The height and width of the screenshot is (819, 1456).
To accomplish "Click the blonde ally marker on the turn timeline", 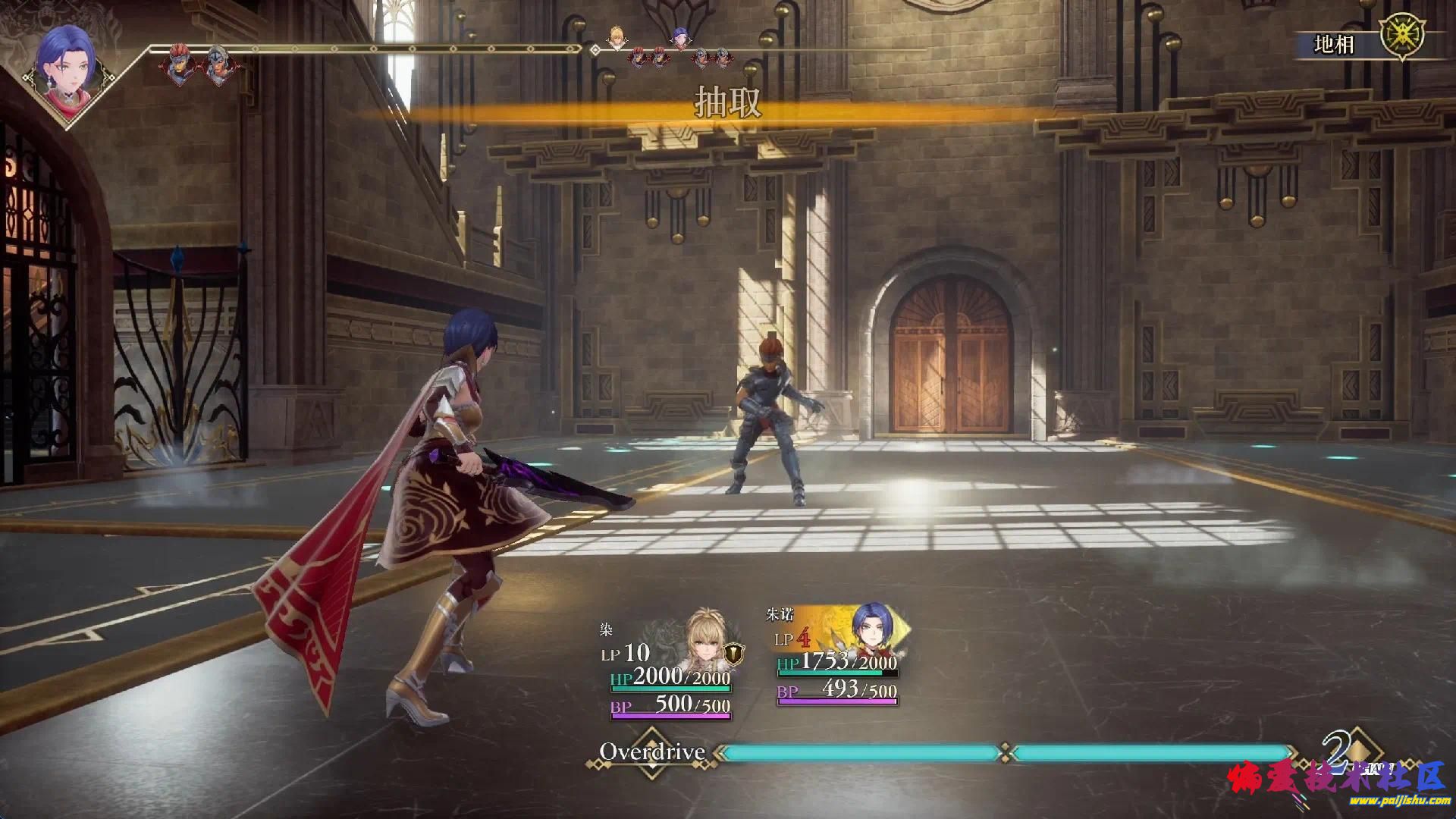I will (x=617, y=36).
